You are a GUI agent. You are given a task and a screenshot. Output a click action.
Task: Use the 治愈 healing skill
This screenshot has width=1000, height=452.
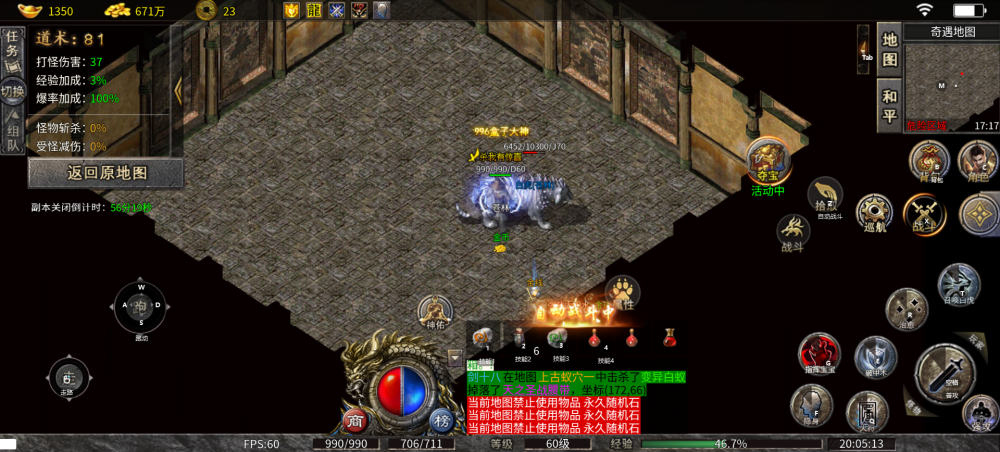pos(906,309)
